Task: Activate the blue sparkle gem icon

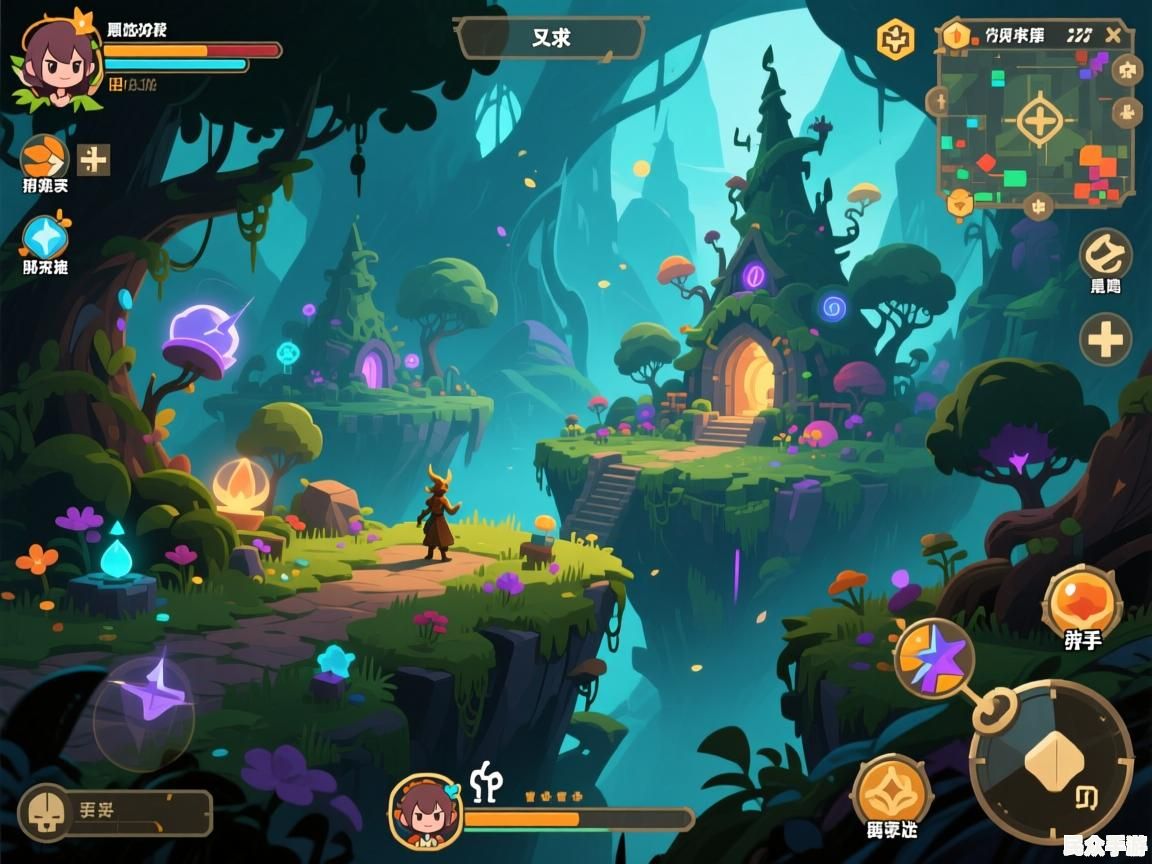Action: pos(45,238)
